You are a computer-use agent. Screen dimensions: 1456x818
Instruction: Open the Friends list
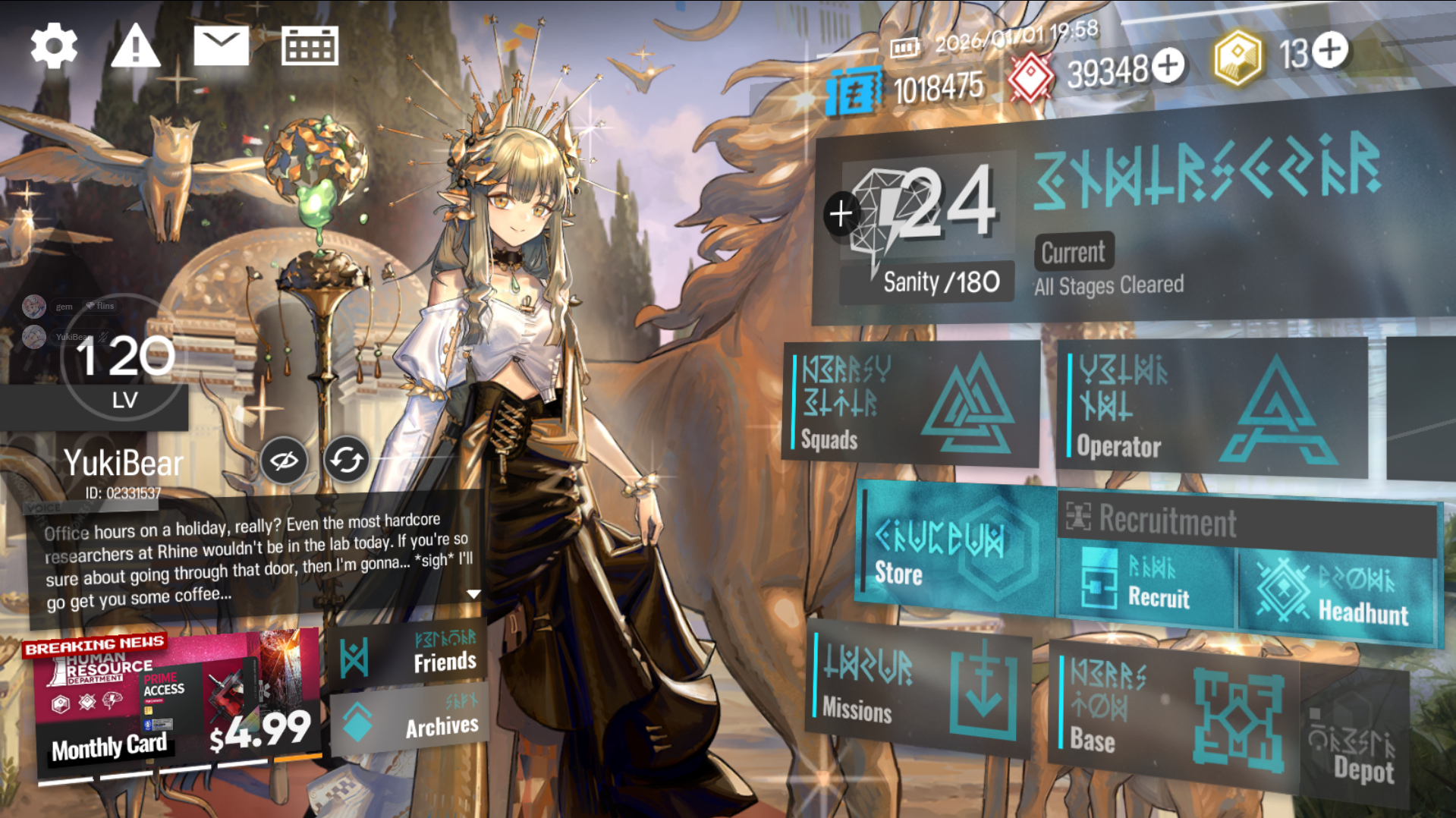pos(408,654)
